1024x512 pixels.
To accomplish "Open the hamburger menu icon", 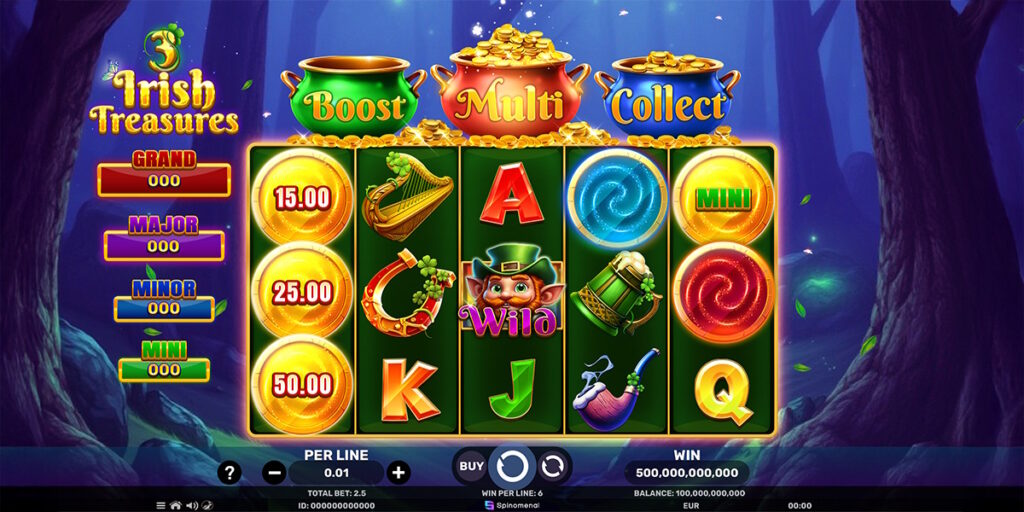I will coord(160,505).
